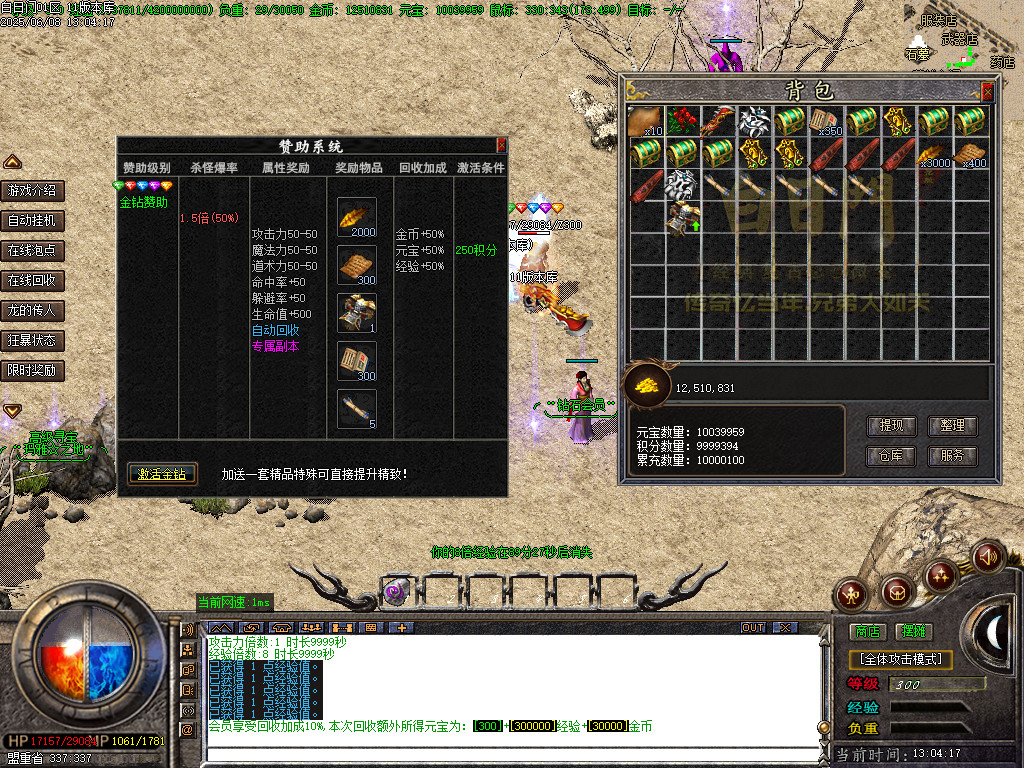The height and width of the screenshot is (768, 1024).
Task: Toggle the sound speaker icon
Action: tap(988, 555)
